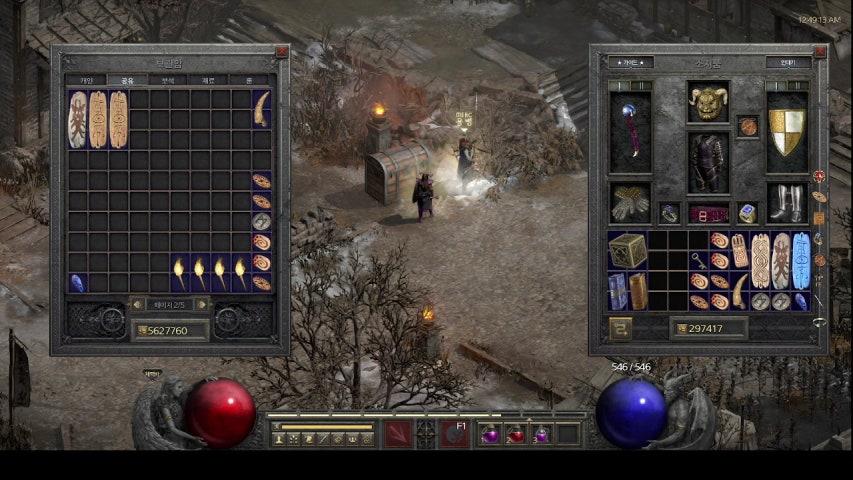Select the Horadric Cube in the inventory
The width and height of the screenshot is (853, 480).
[x=628, y=250]
